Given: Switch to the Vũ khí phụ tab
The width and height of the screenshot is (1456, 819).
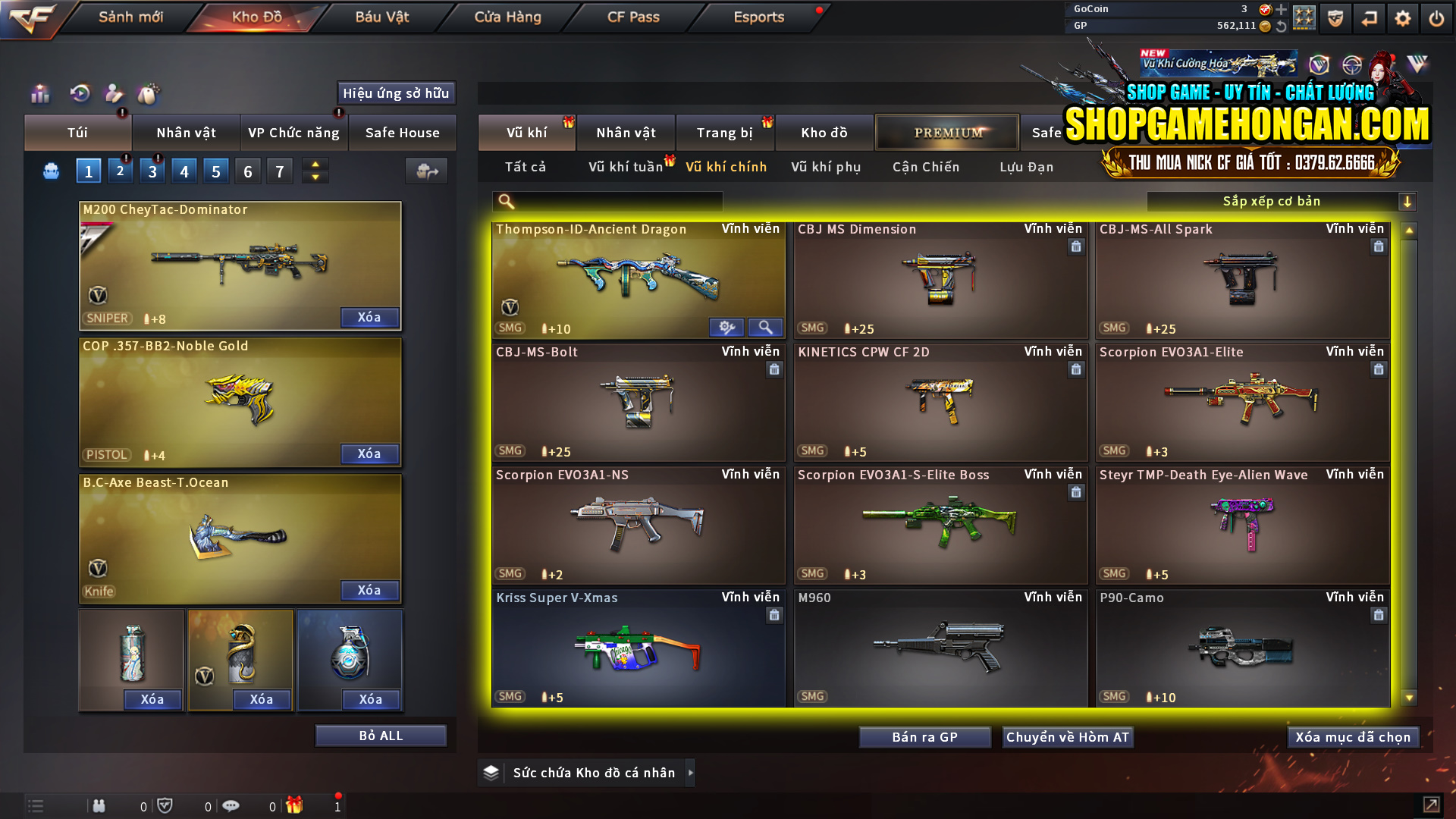Looking at the screenshot, I should [x=827, y=167].
